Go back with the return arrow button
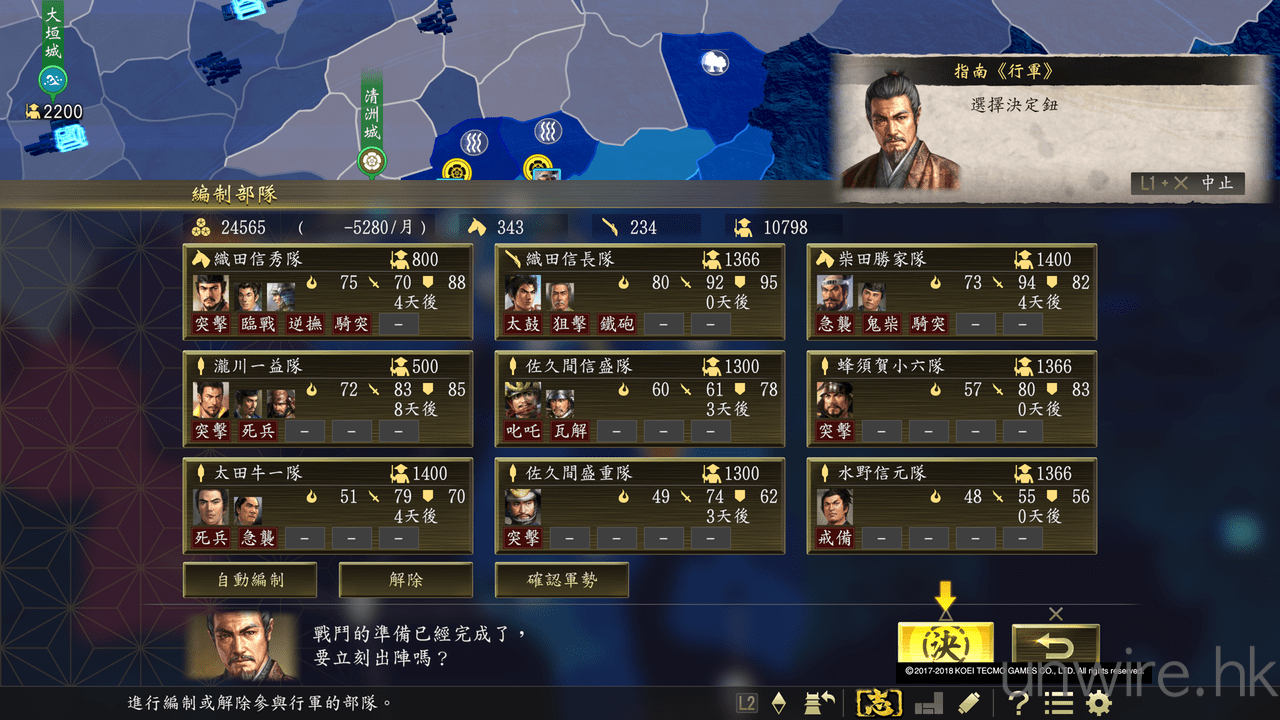Image resolution: width=1280 pixels, height=720 pixels. coord(1055,646)
